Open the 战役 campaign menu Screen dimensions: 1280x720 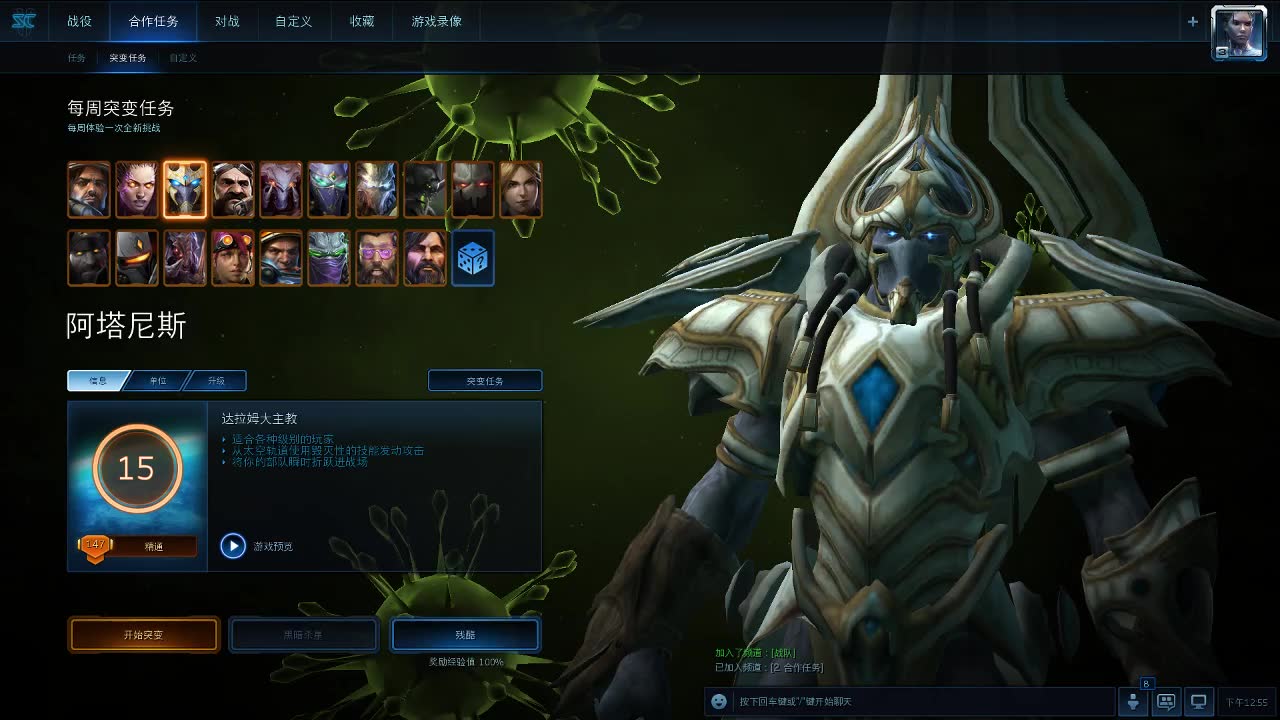[x=80, y=21]
